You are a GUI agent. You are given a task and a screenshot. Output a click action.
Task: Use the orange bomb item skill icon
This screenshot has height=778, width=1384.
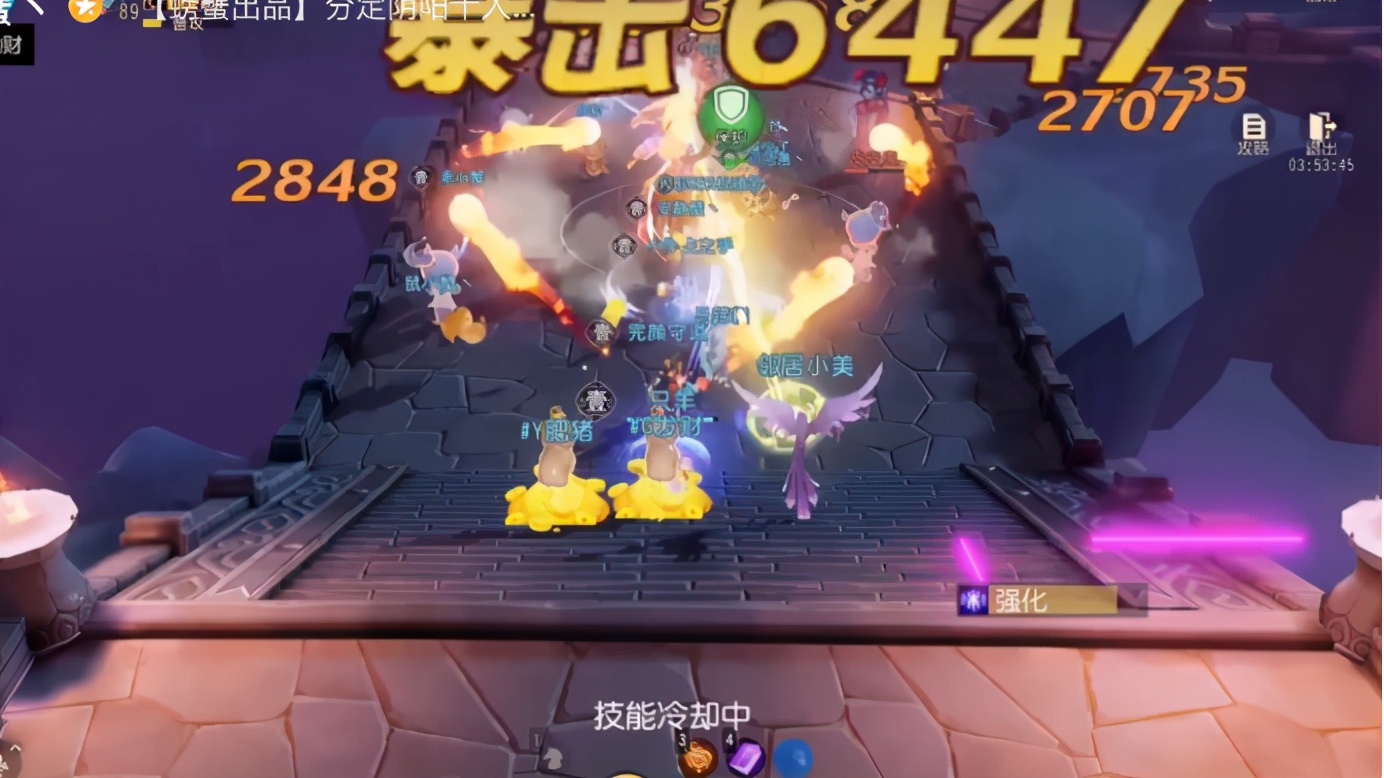(700, 759)
